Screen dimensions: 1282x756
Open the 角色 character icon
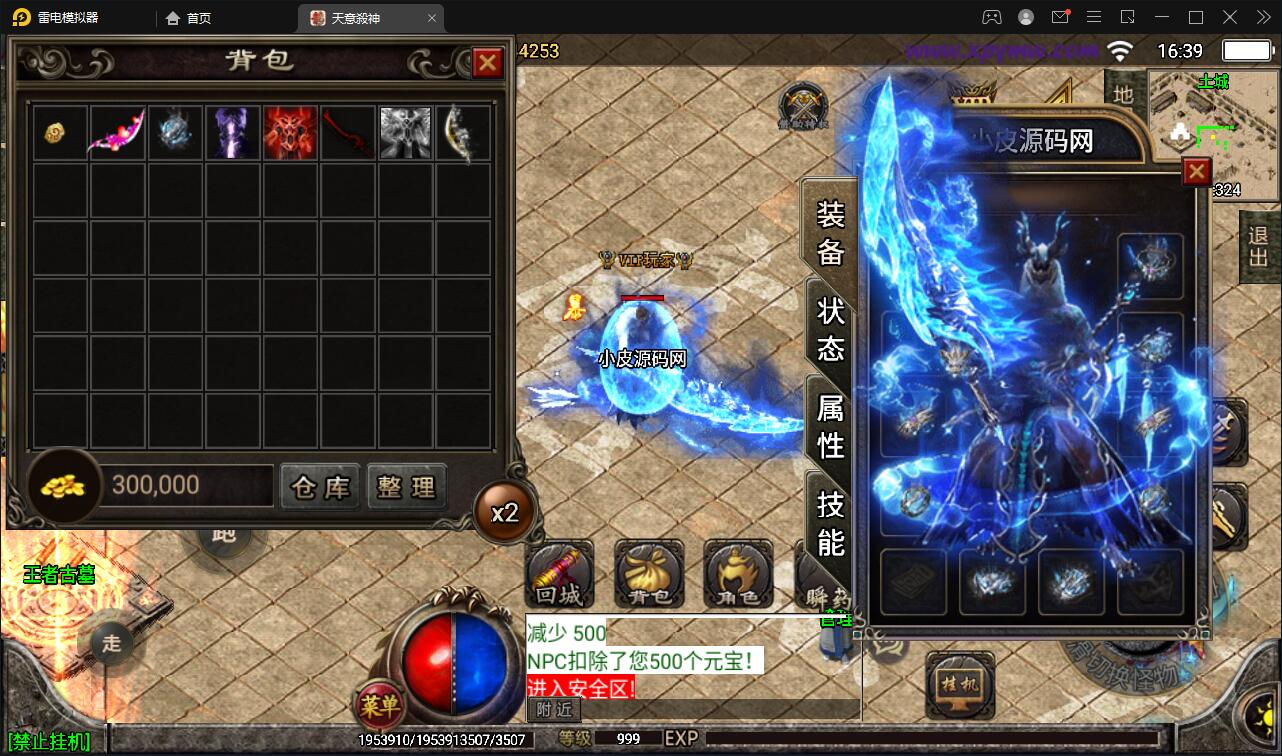point(737,575)
